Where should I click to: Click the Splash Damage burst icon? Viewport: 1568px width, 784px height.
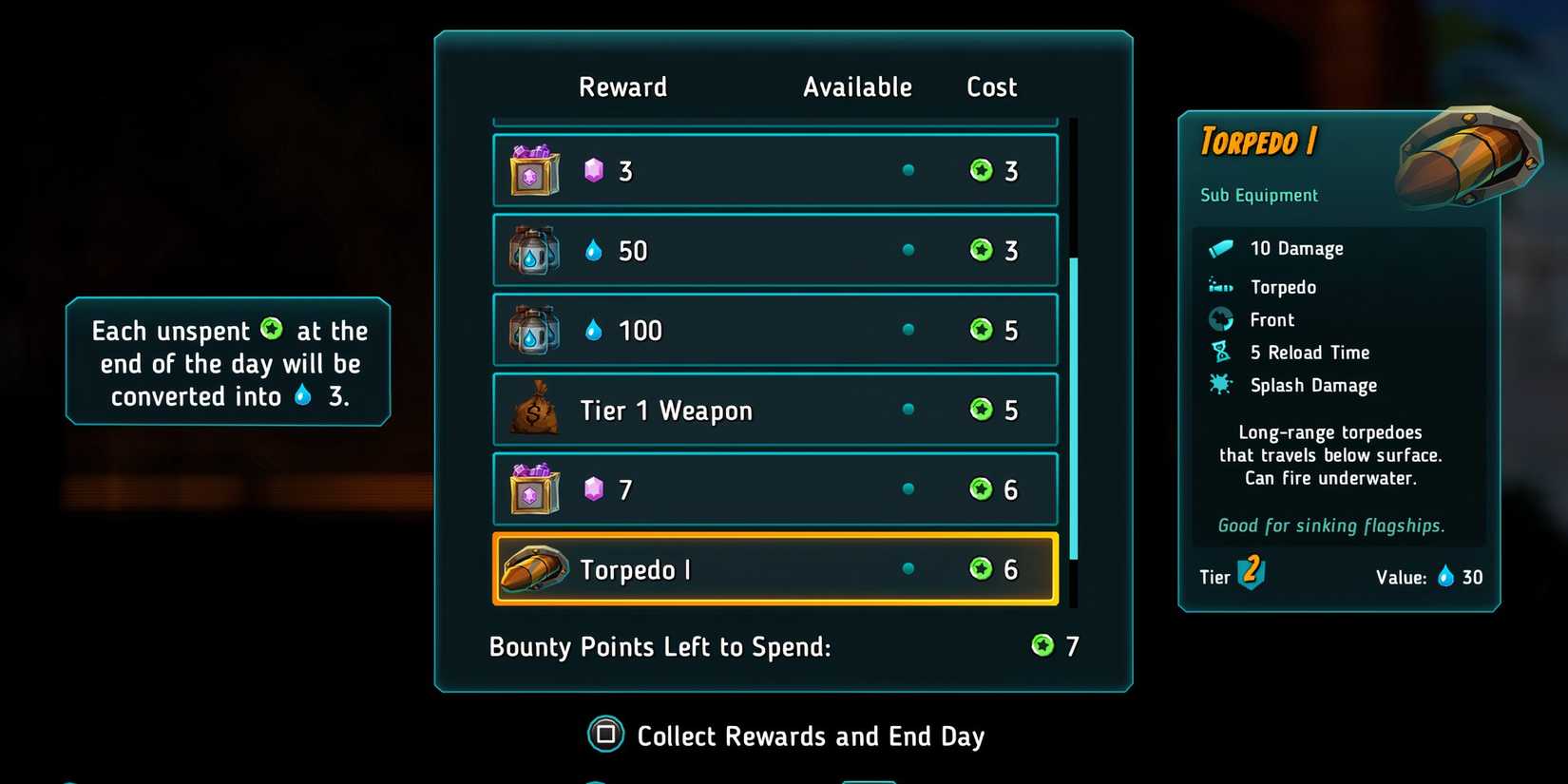pos(1220,385)
